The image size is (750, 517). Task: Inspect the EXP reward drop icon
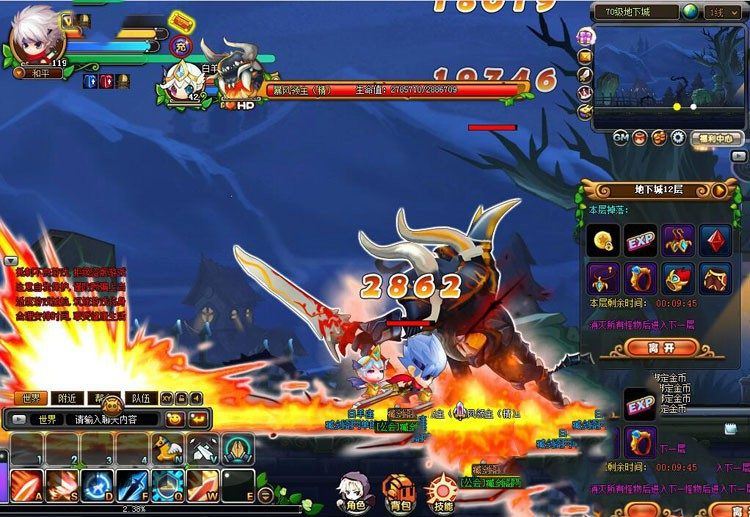[x=641, y=240]
